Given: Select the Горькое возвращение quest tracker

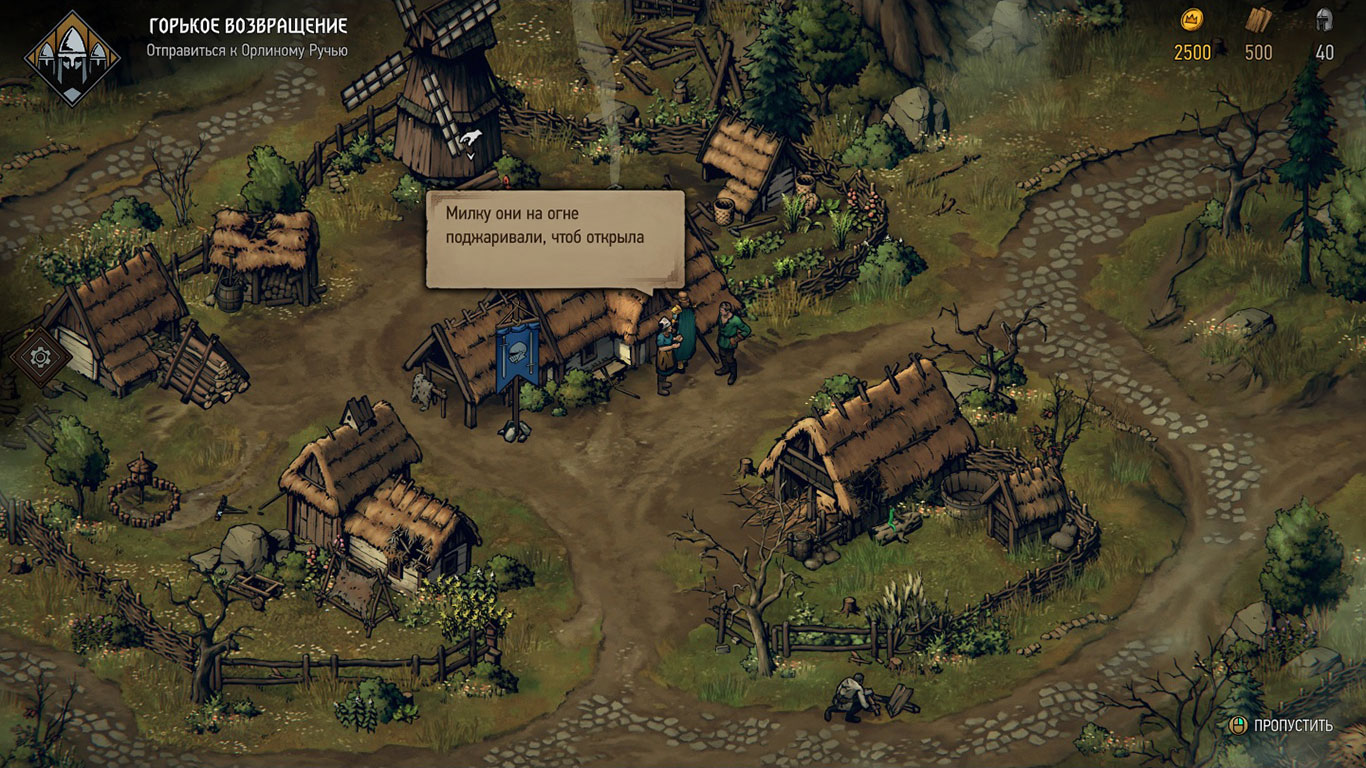Looking at the screenshot, I should coord(247,26).
